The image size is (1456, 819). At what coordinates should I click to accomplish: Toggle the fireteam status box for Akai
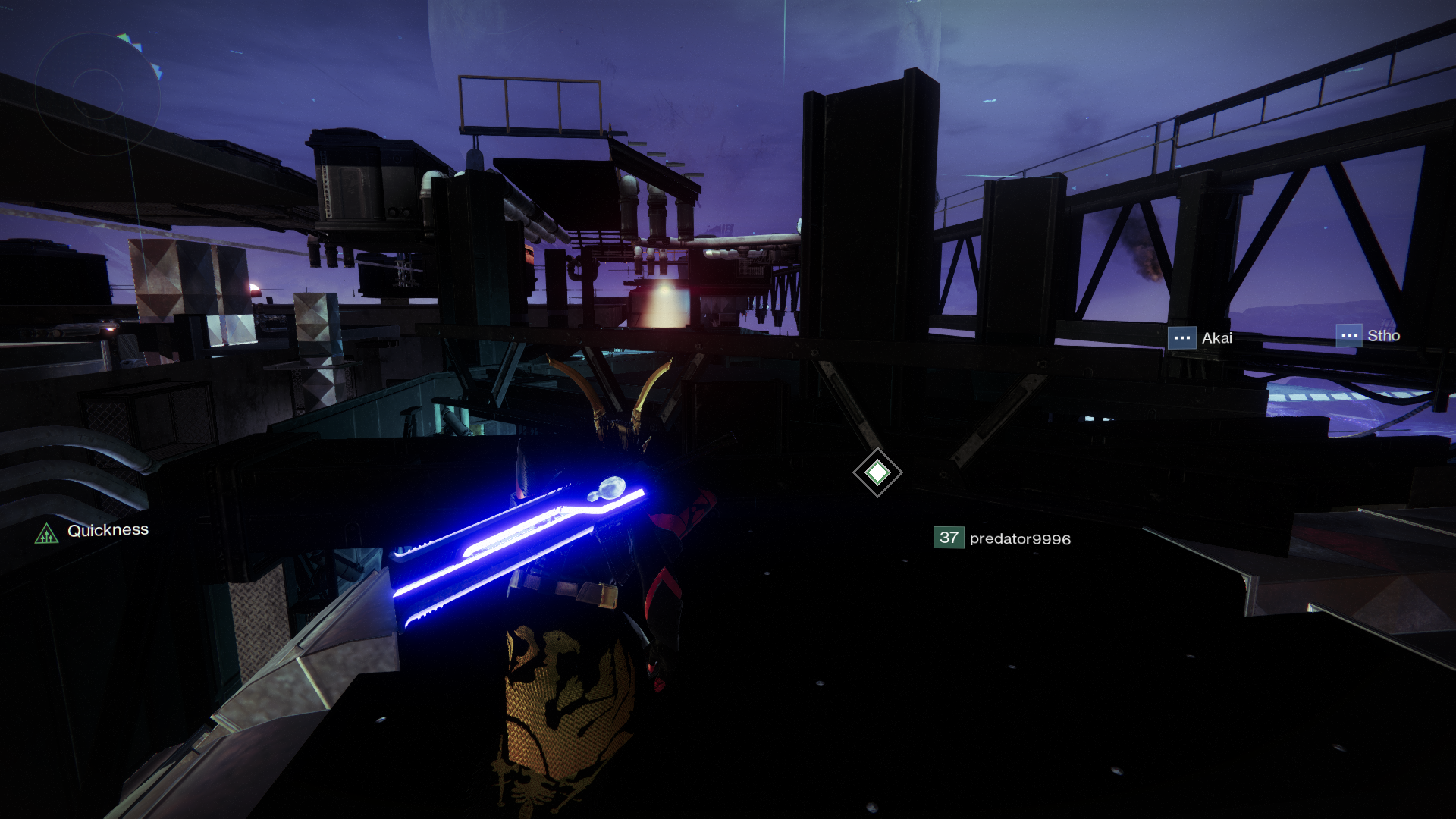[x=1181, y=337]
